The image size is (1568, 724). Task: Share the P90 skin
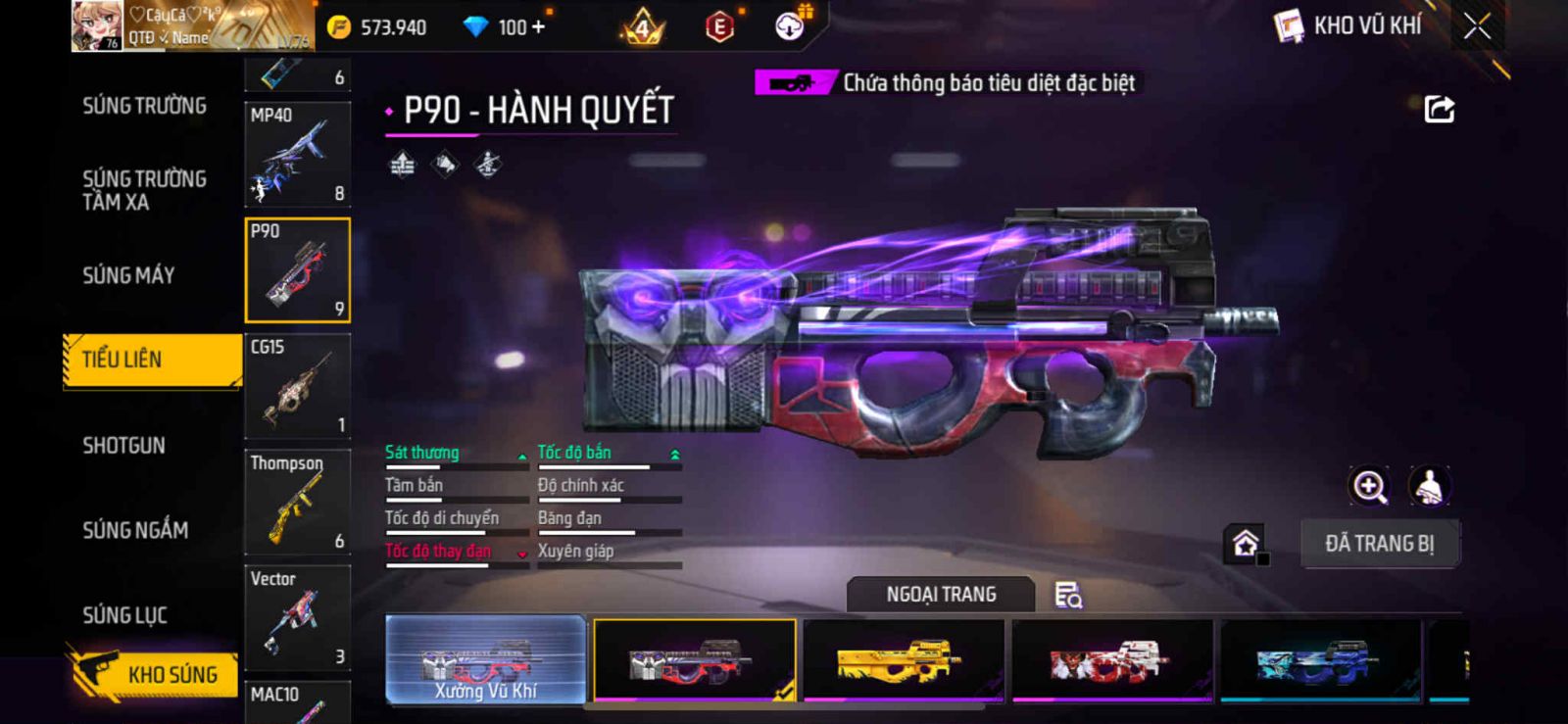1439,109
